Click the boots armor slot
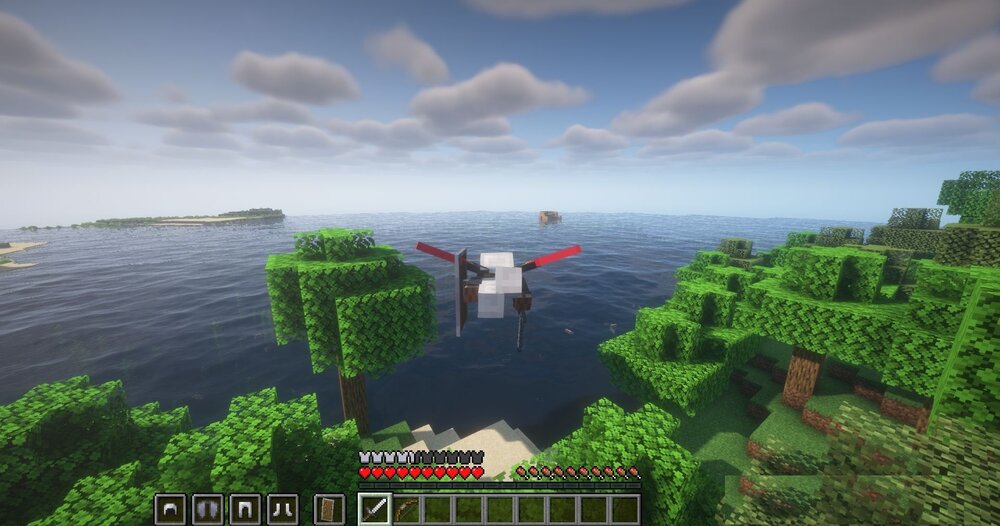Viewport: 1000px width, 526px height. tap(282, 509)
